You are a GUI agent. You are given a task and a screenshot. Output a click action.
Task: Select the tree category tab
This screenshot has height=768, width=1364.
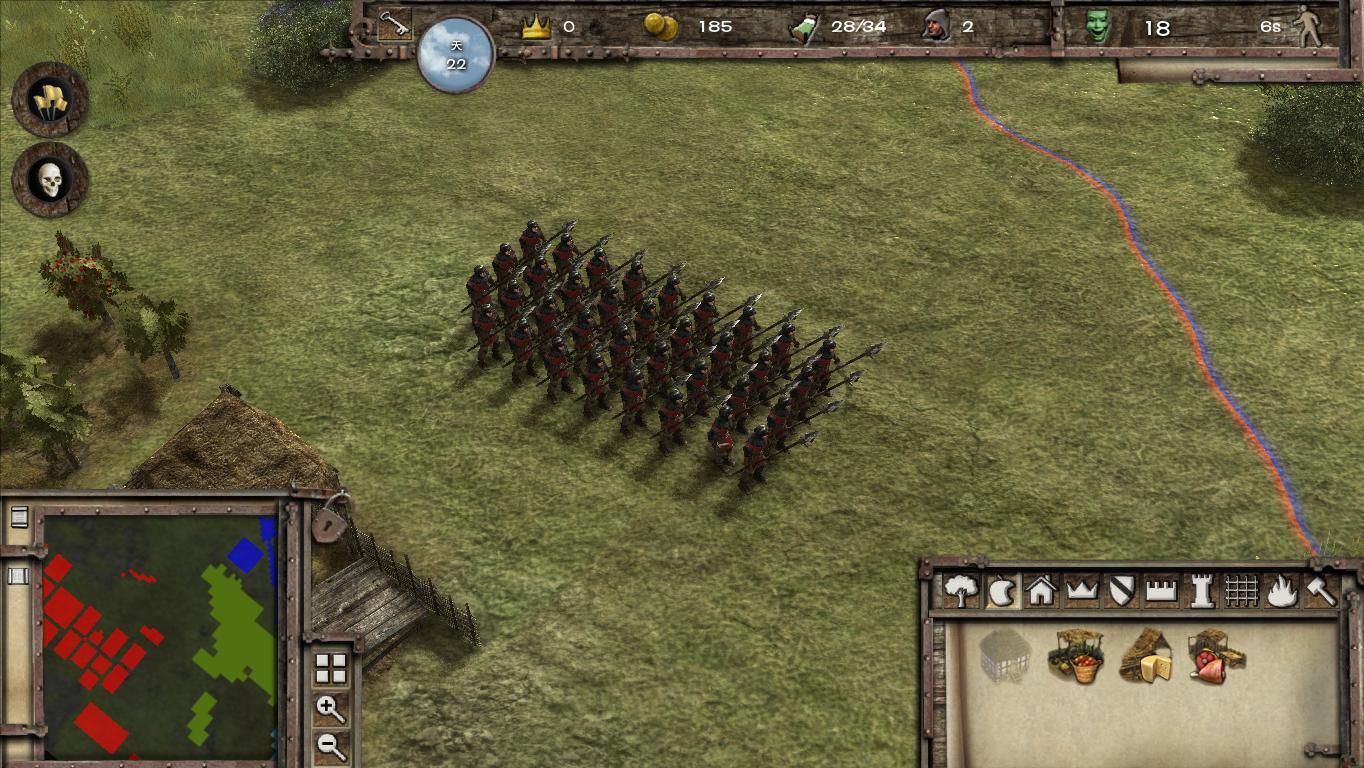961,591
